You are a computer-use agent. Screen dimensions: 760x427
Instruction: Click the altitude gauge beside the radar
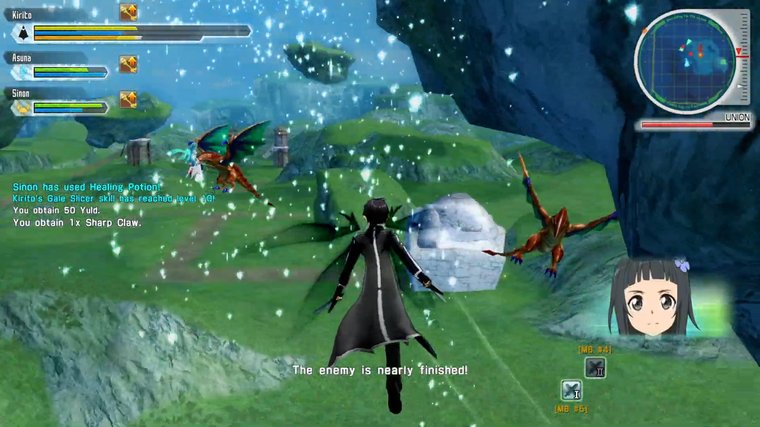(742, 60)
